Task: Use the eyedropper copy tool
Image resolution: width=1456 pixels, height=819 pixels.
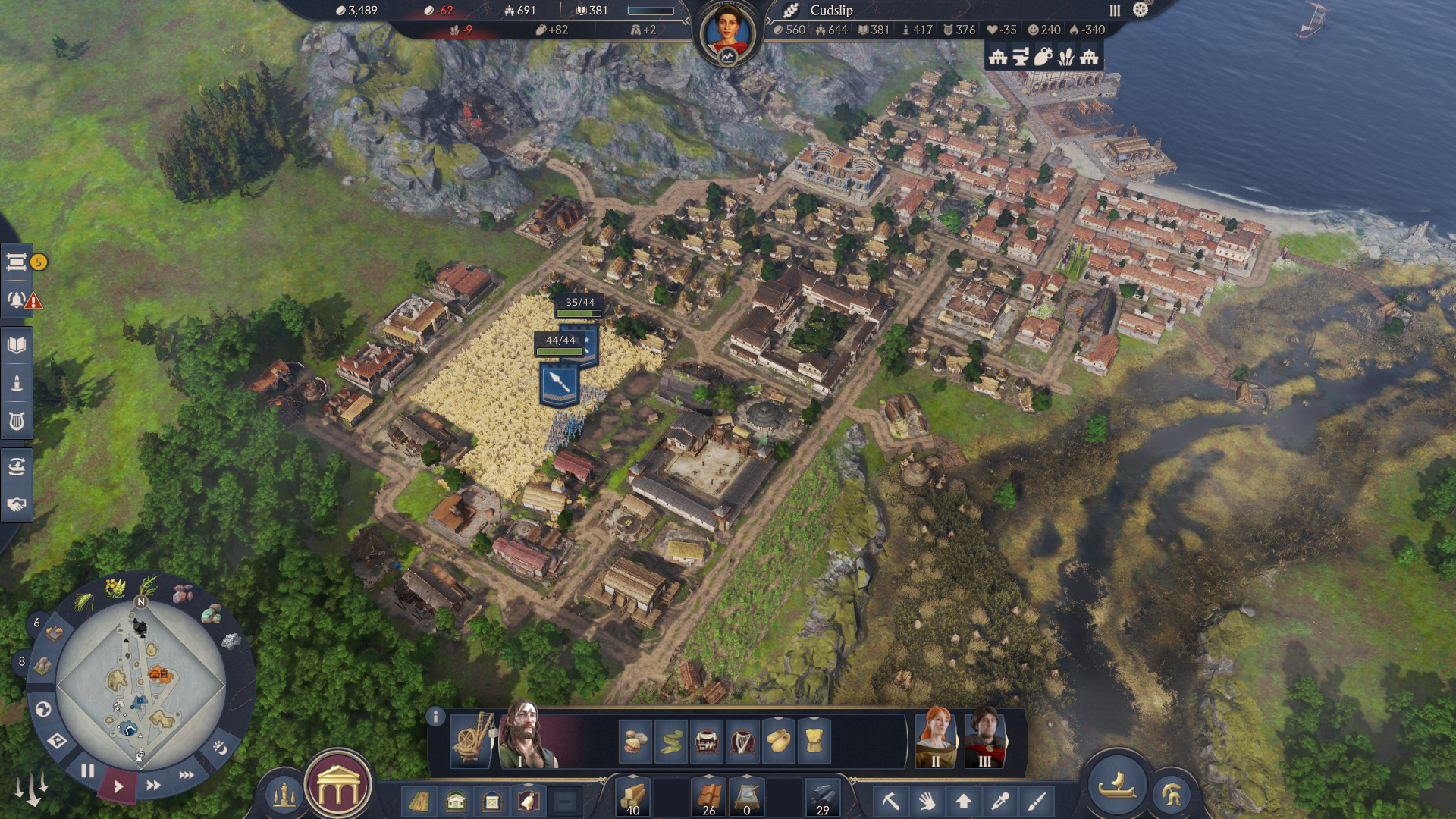Action: click(x=1000, y=801)
